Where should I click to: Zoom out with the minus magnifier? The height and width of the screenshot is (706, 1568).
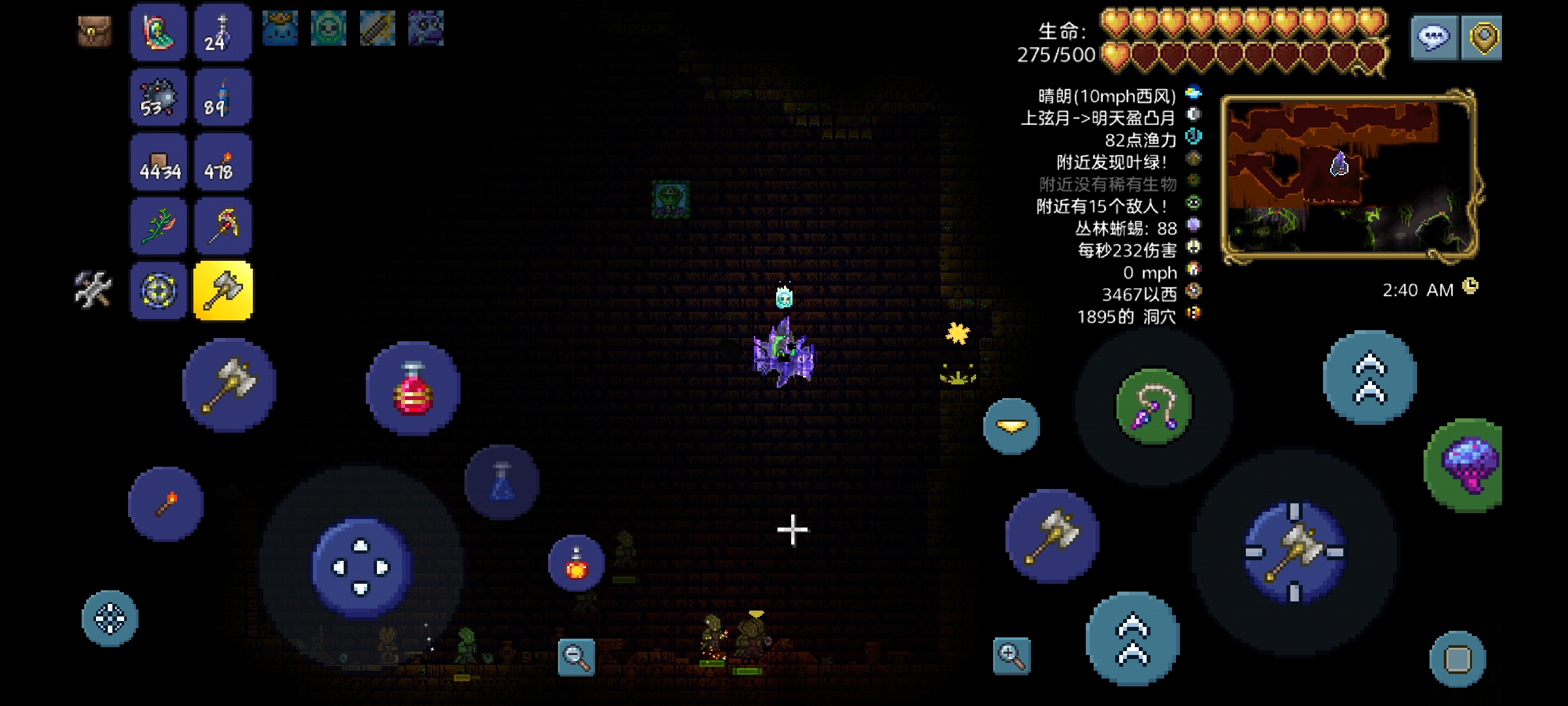tap(576, 656)
